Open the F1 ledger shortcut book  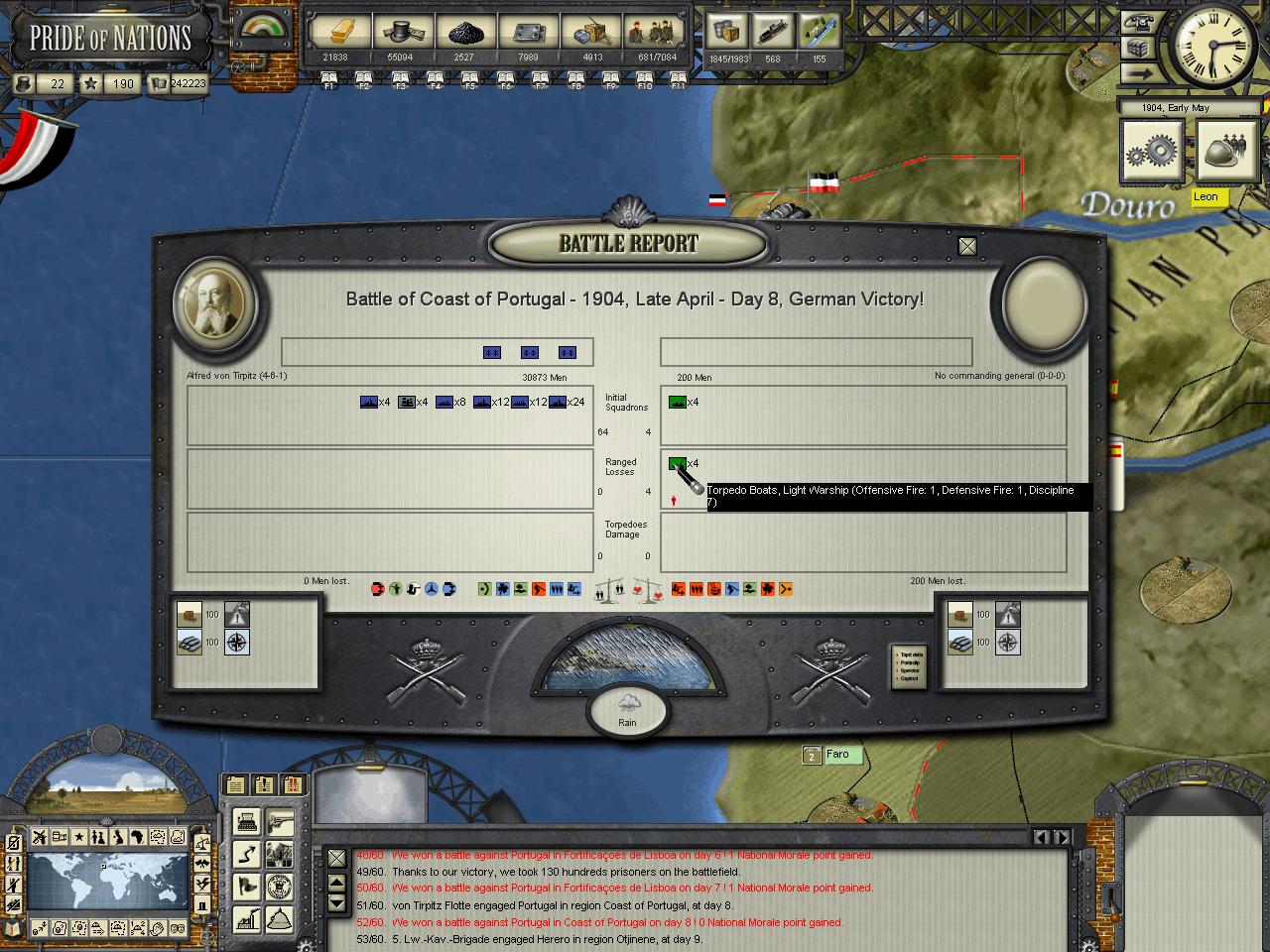point(329,83)
